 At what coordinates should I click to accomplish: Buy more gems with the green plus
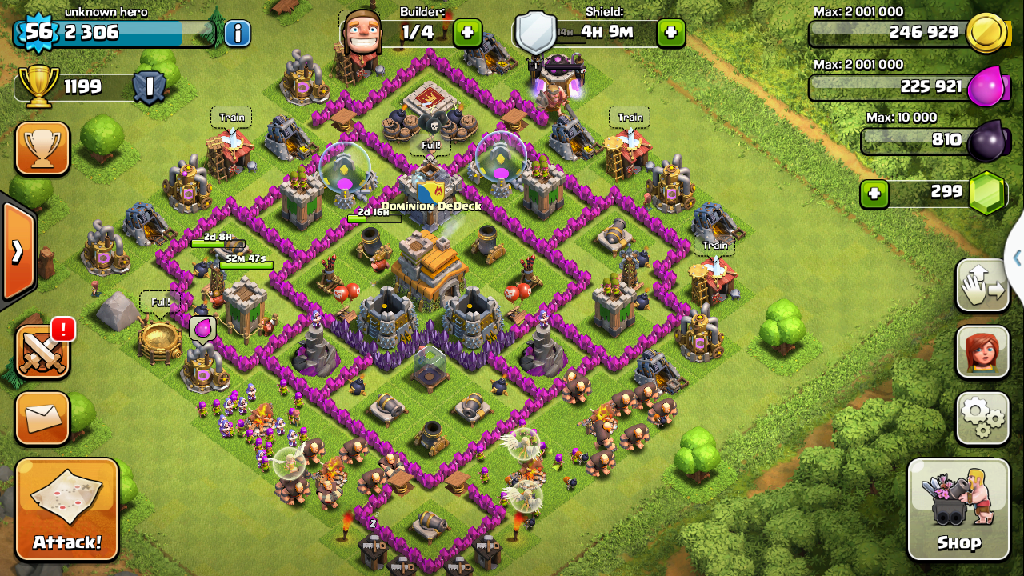875,192
